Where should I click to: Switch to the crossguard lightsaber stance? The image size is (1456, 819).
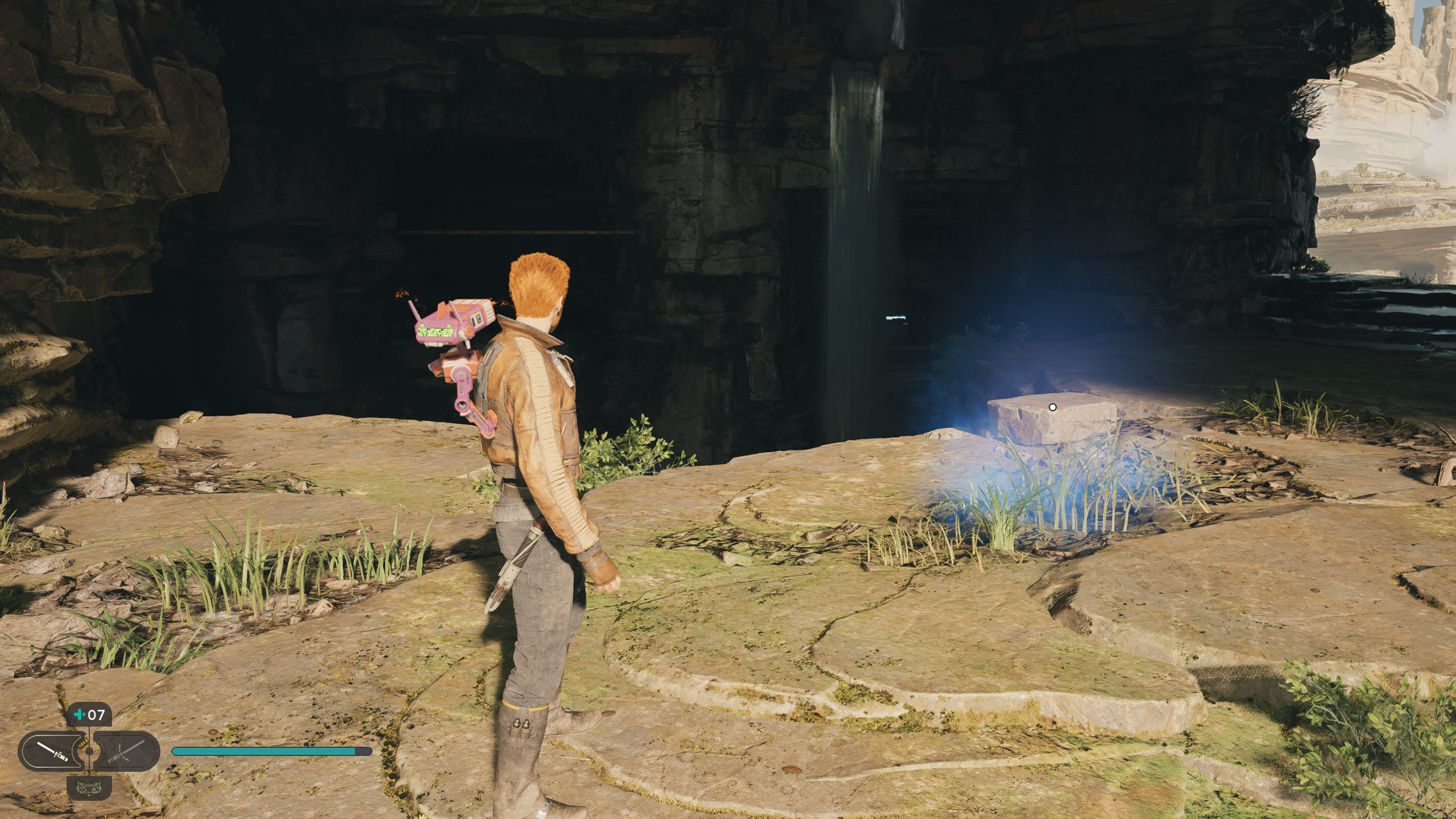pyautogui.click(x=126, y=752)
